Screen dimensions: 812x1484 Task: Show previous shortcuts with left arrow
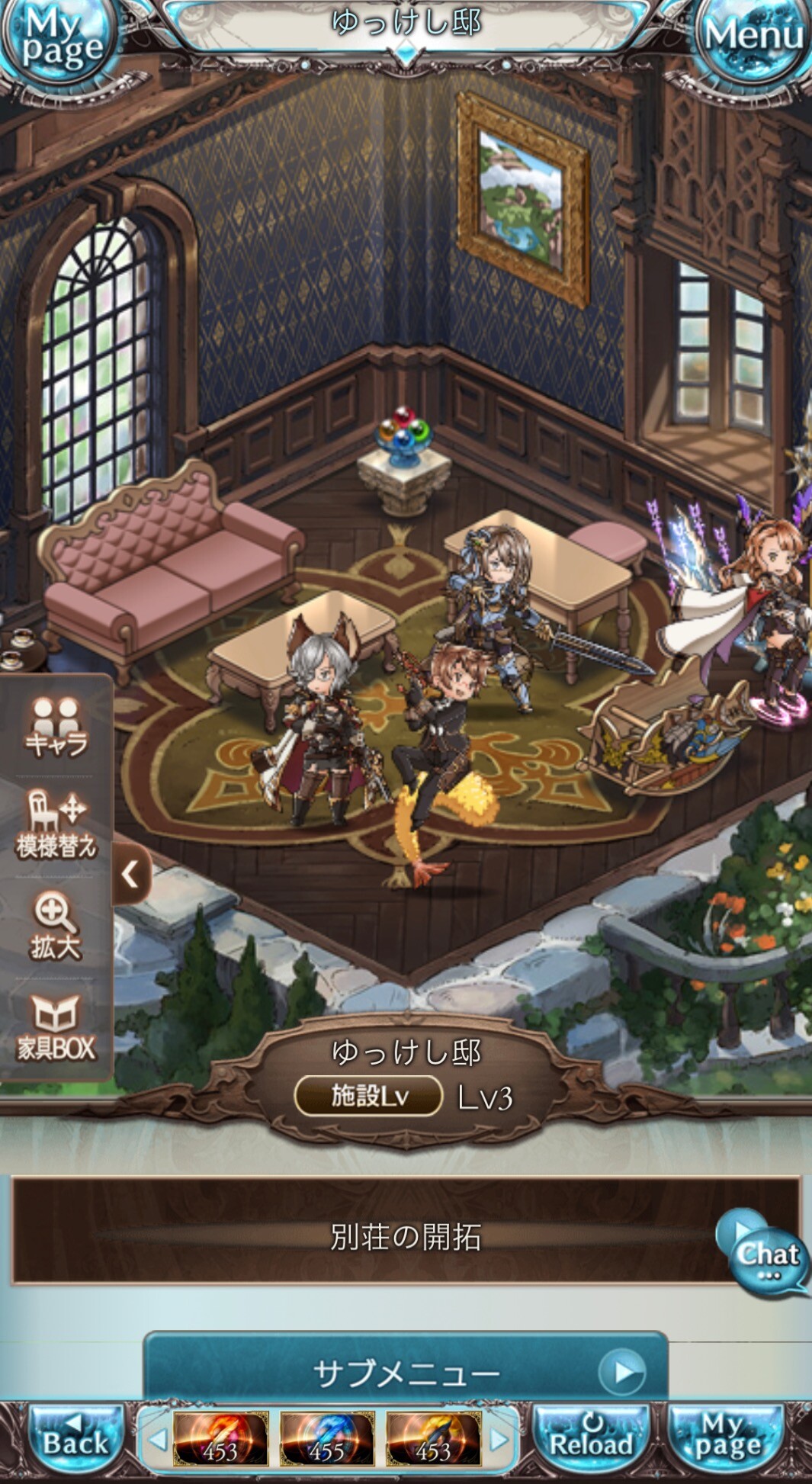(158, 1440)
